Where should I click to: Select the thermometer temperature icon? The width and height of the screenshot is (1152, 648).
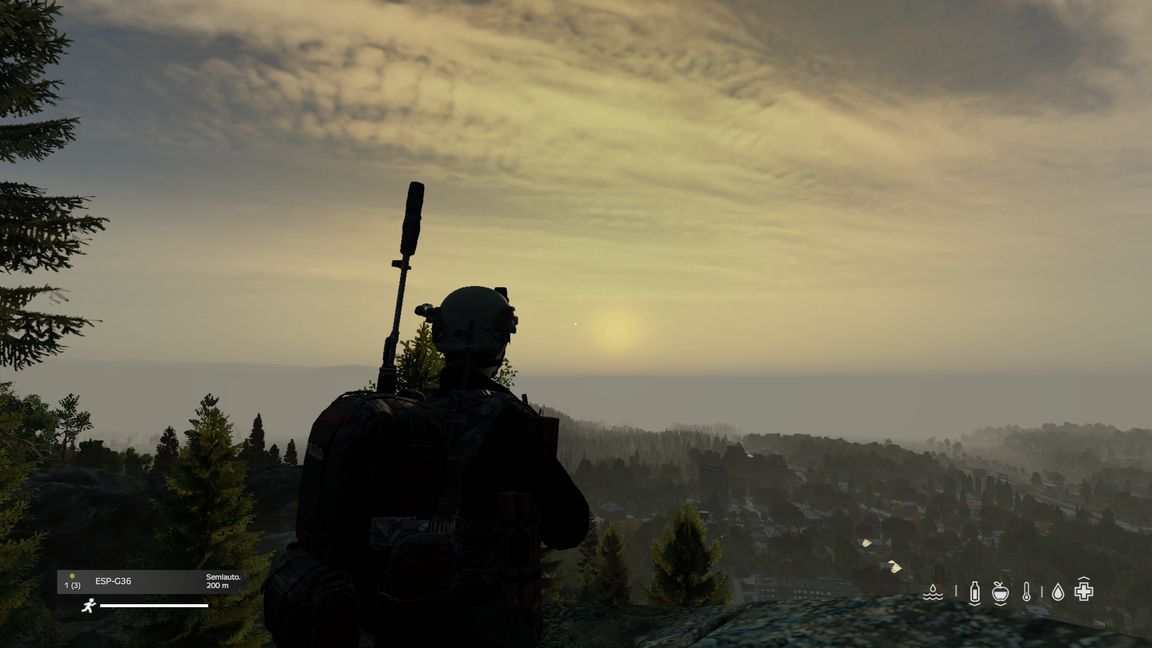coord(1026,592)
